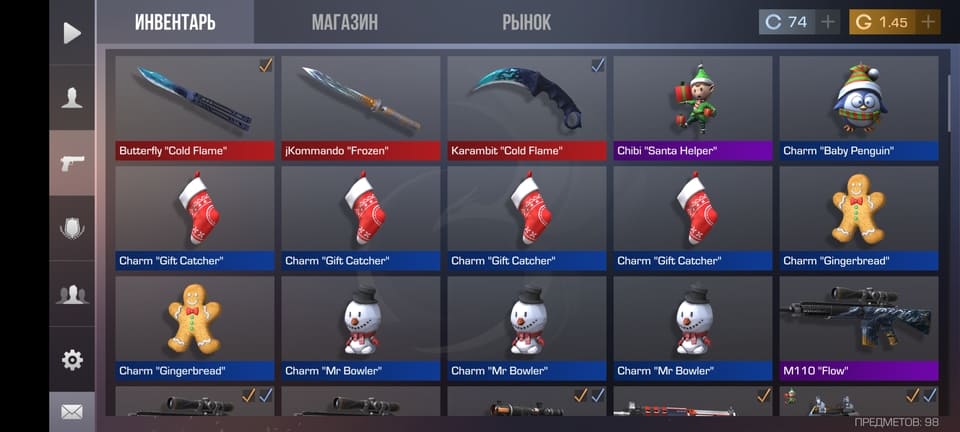Choose the jKommando "Frozen" knife
Viewport: 960px width, 432px height.
click(361, 107)
